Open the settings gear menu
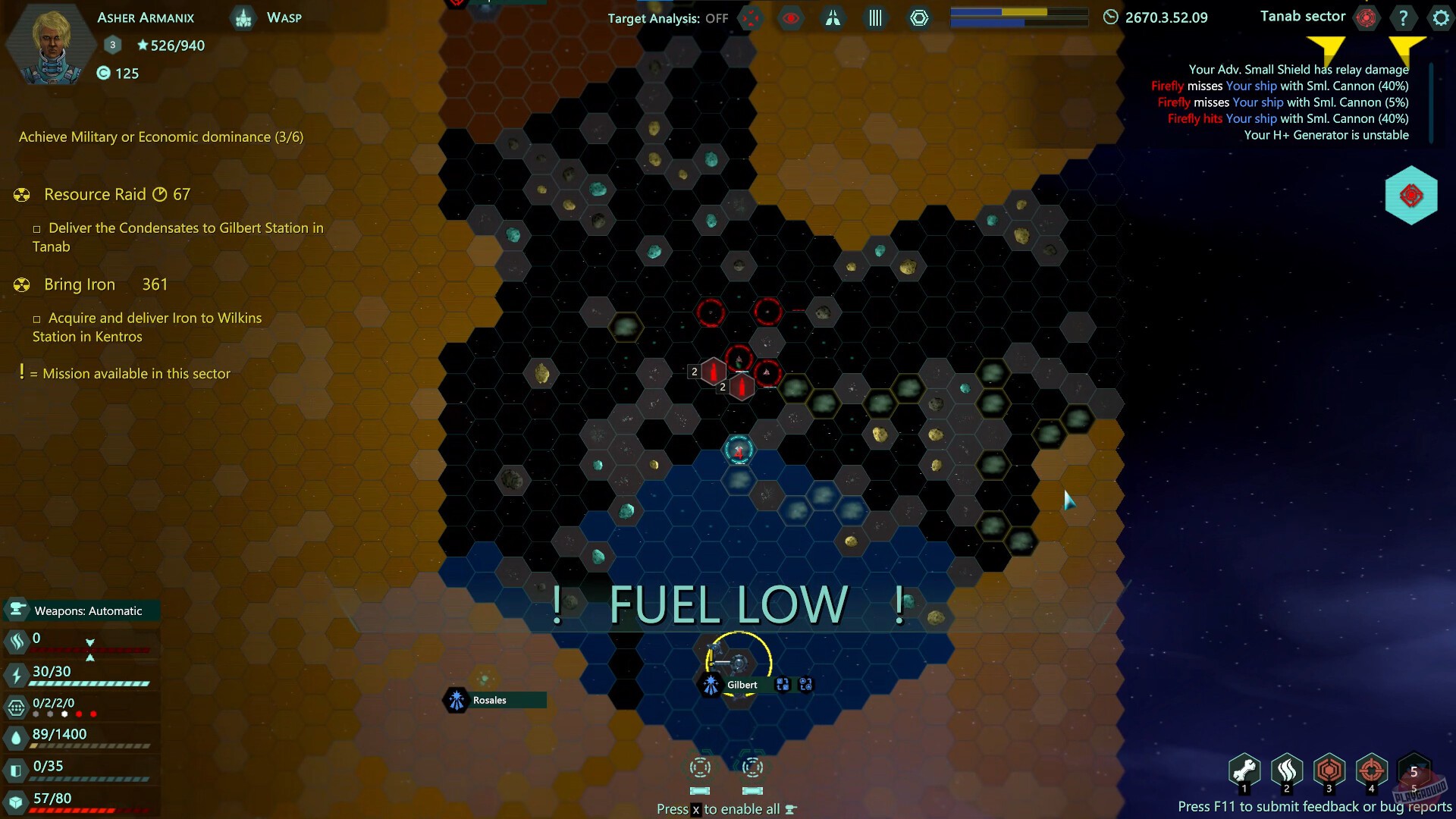The image size is (1456, 819). (x=1440, y=17)
